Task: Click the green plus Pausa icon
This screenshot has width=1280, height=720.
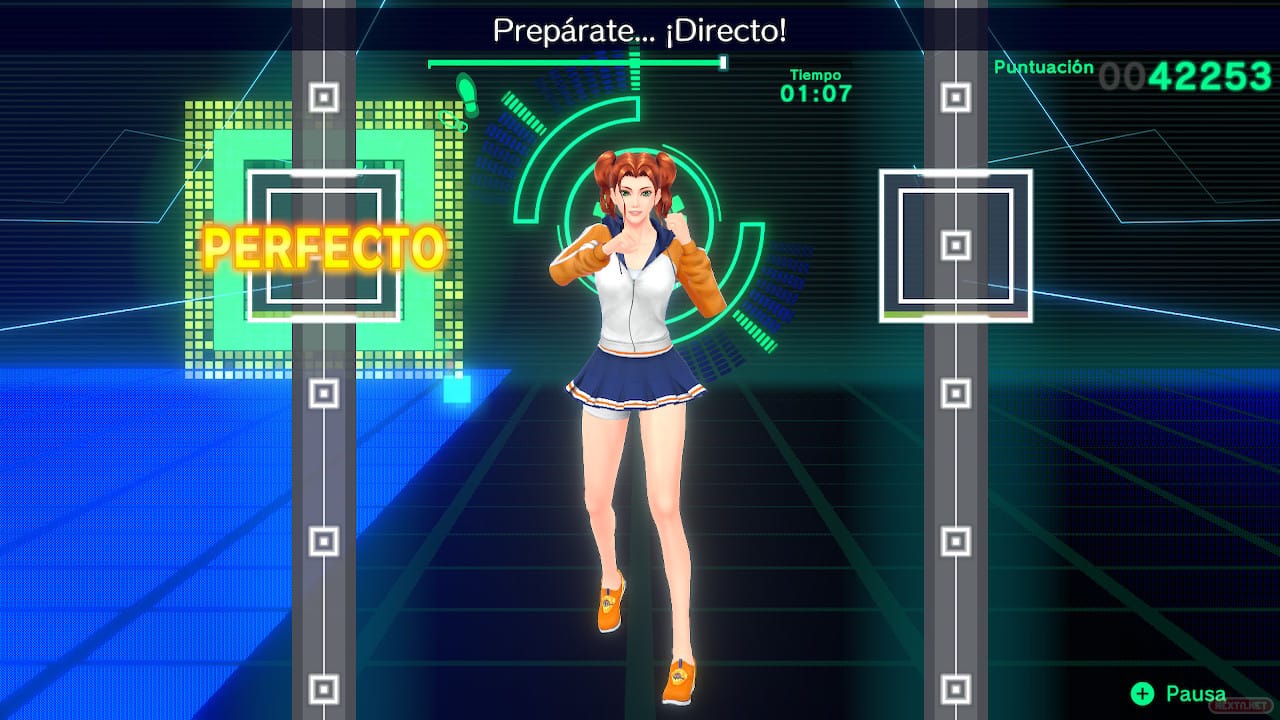Action: click(1141, 692)
